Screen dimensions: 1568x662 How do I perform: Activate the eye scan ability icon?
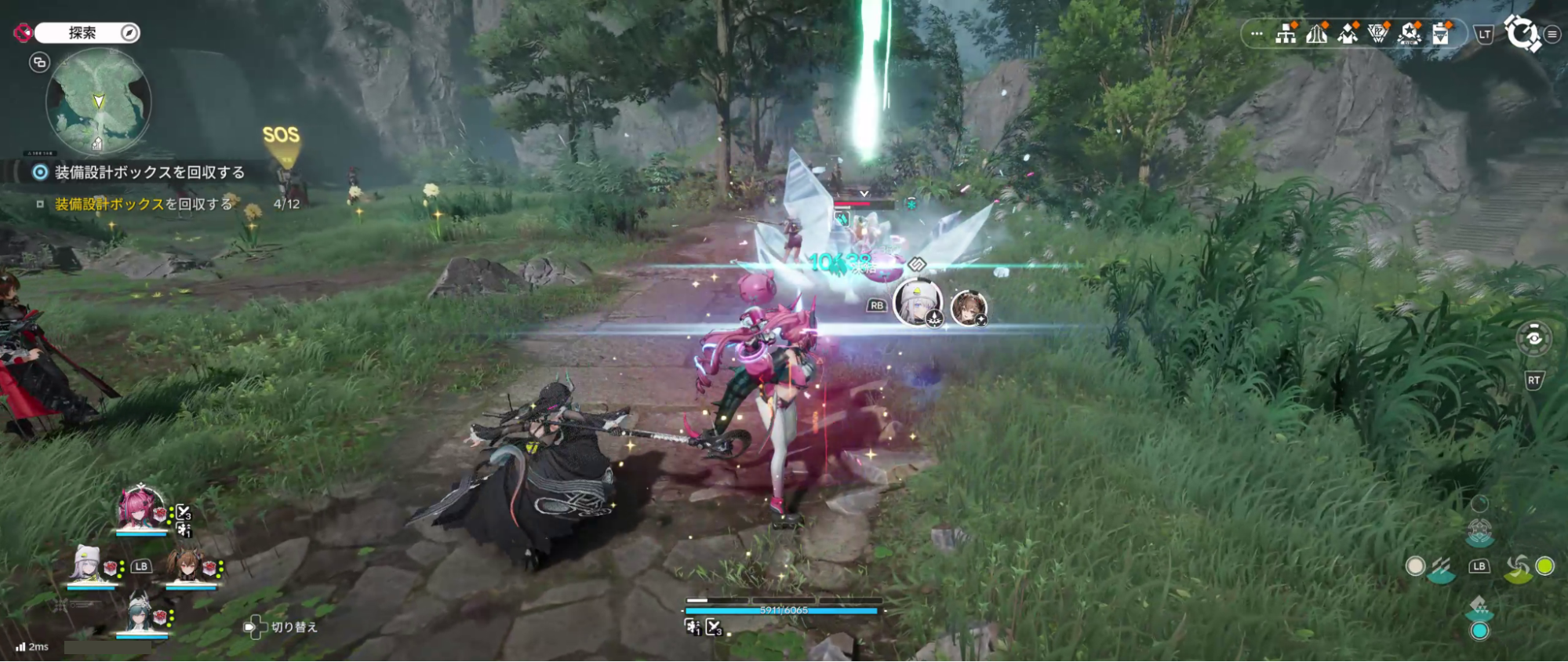coord(1533,338)
